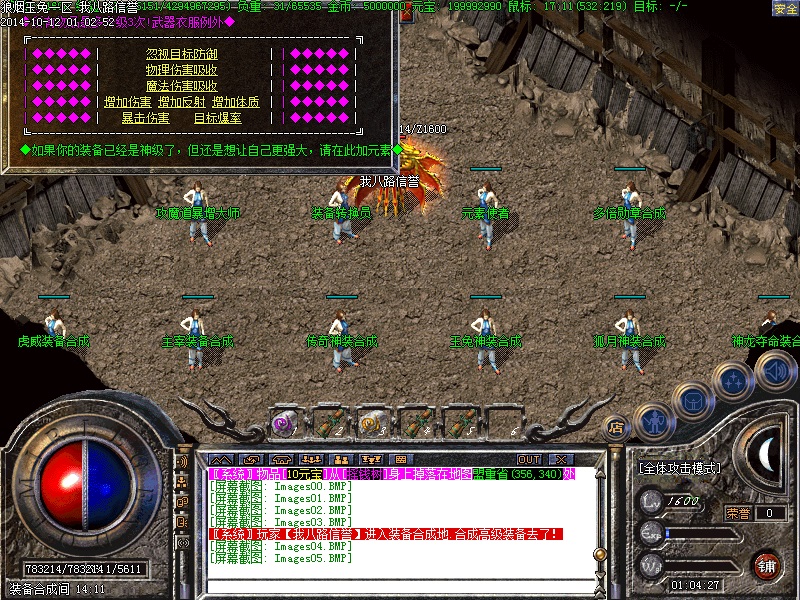Select the 增加体质 link
The height and width of the screenshot is (600, 800).
pos(236,102)
